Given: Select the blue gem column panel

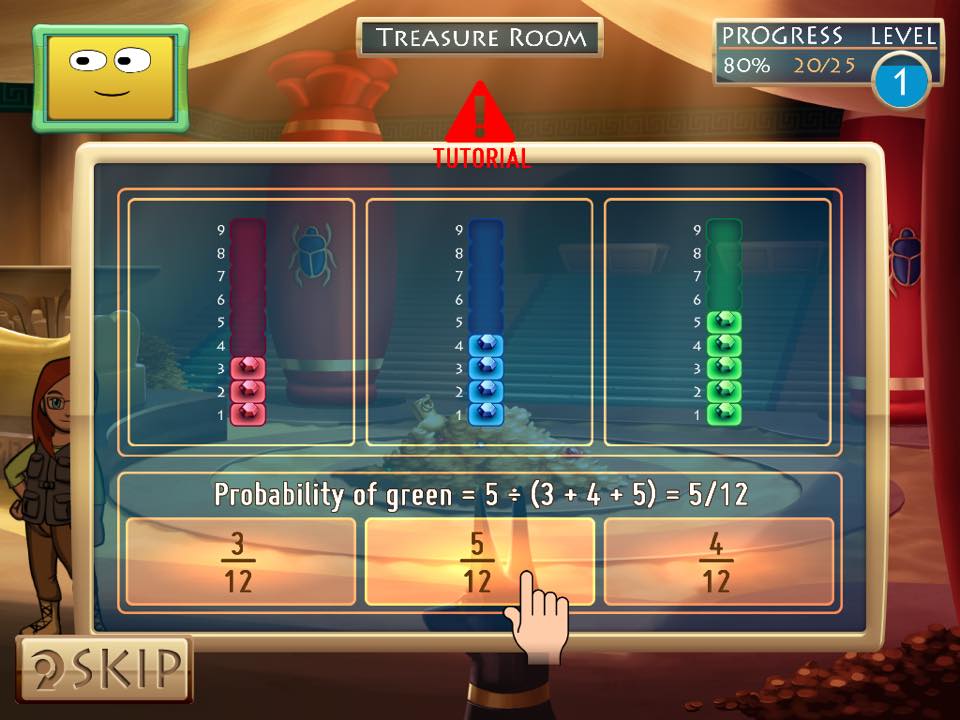Looking at the screenshot, I should click(479, 322).
